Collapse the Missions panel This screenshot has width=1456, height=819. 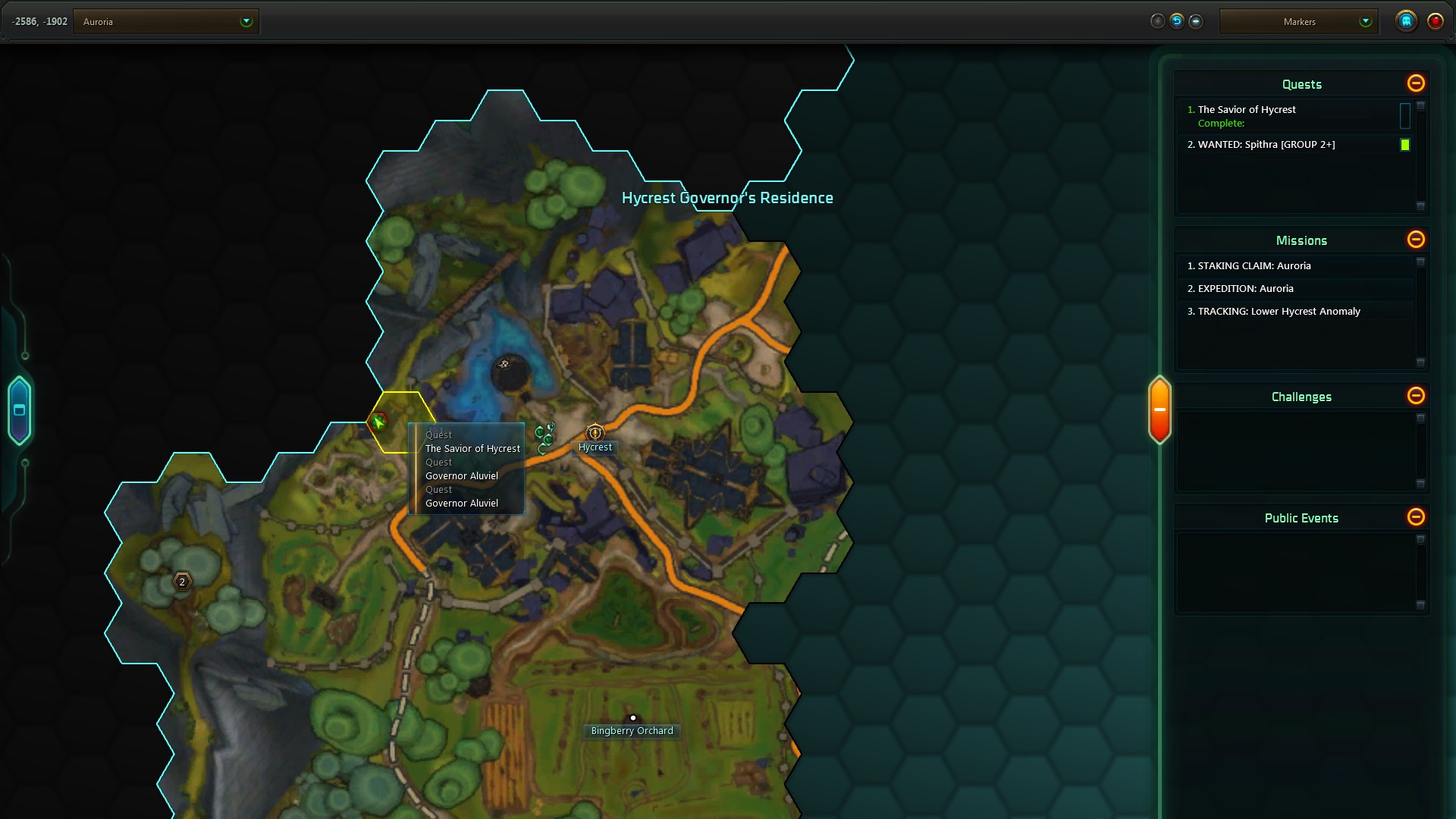click(1415, 240)
